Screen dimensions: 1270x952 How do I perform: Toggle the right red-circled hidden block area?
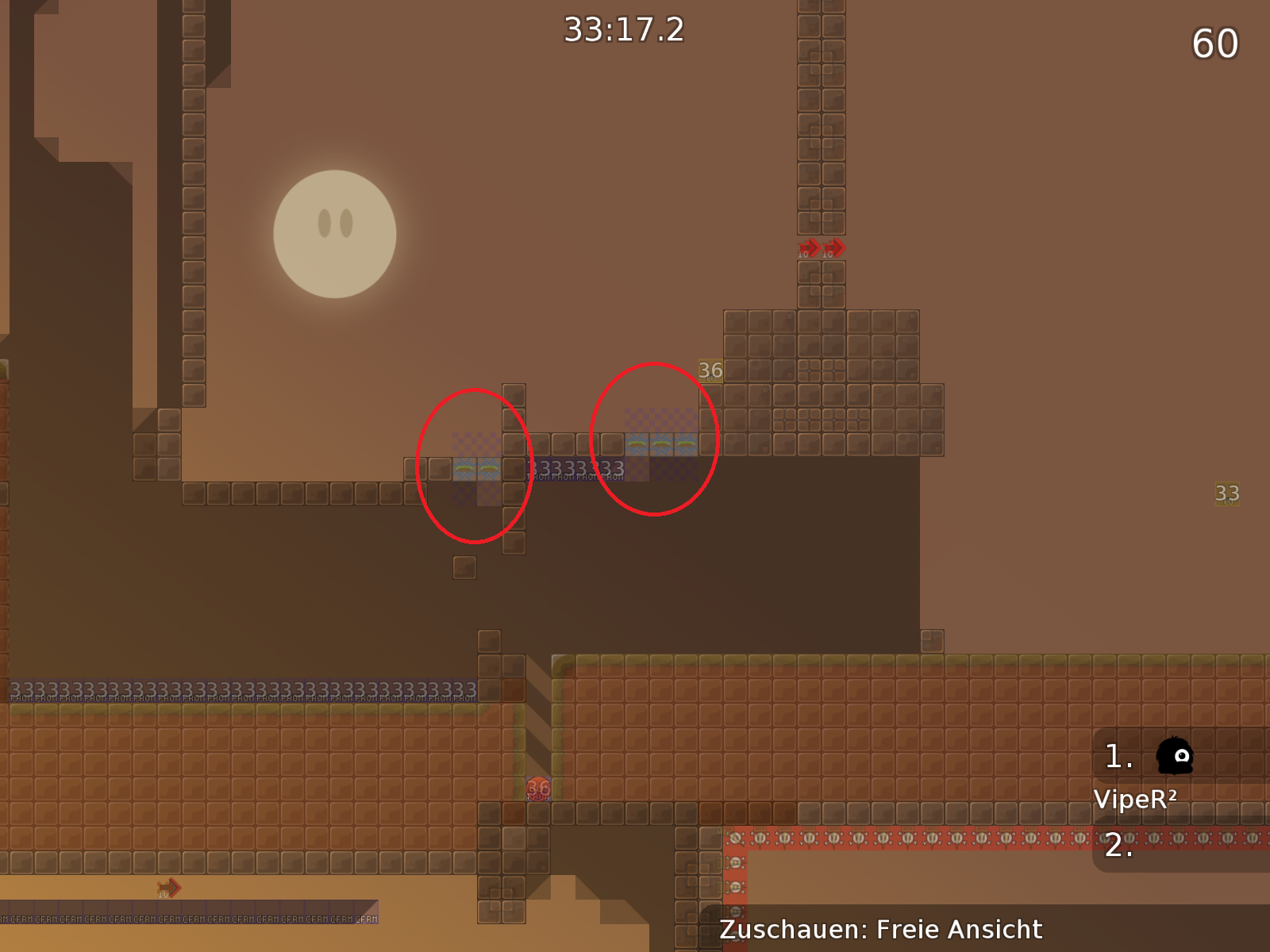click(x=655, y=440)
